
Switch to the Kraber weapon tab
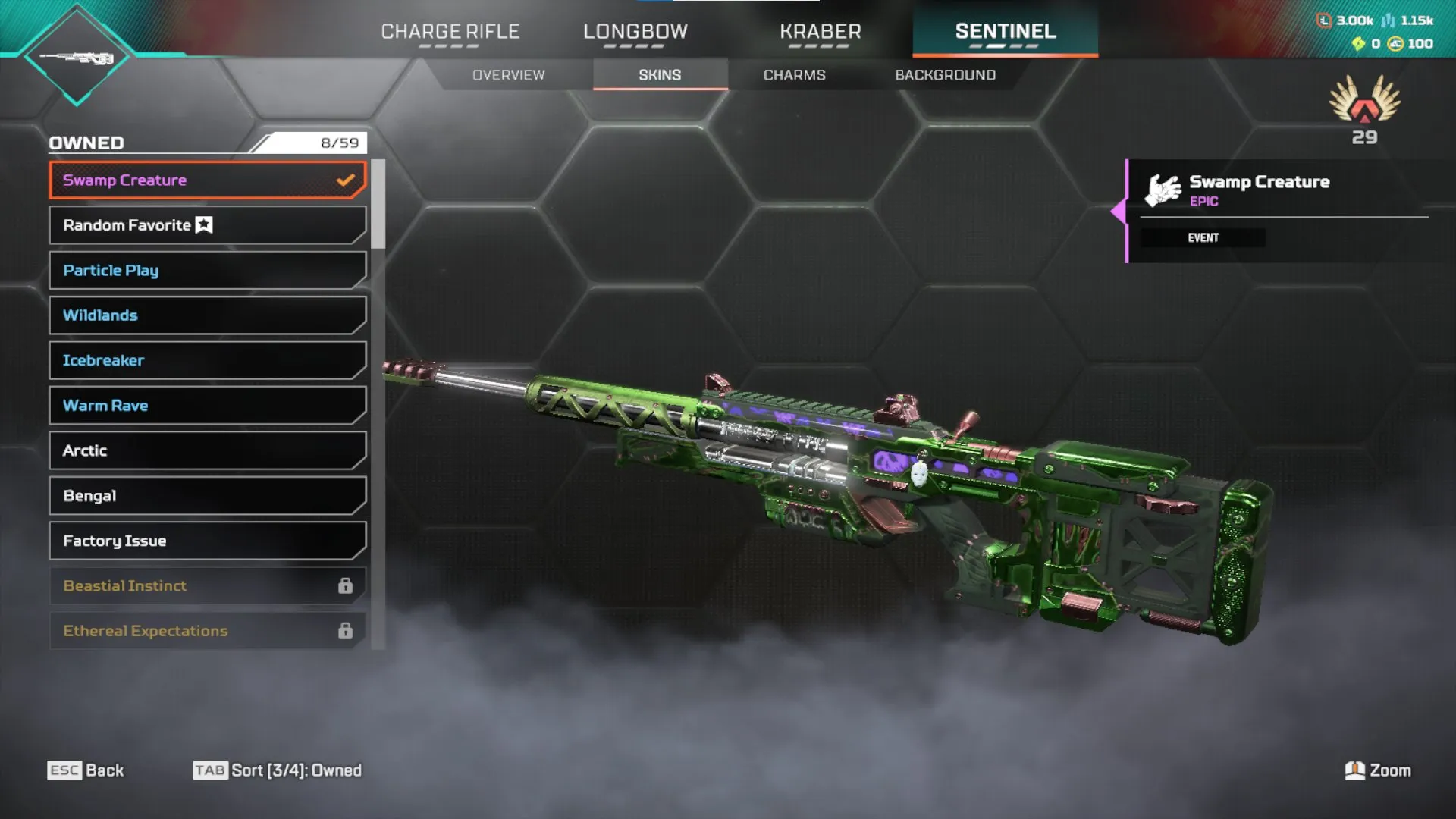(821, 32)
